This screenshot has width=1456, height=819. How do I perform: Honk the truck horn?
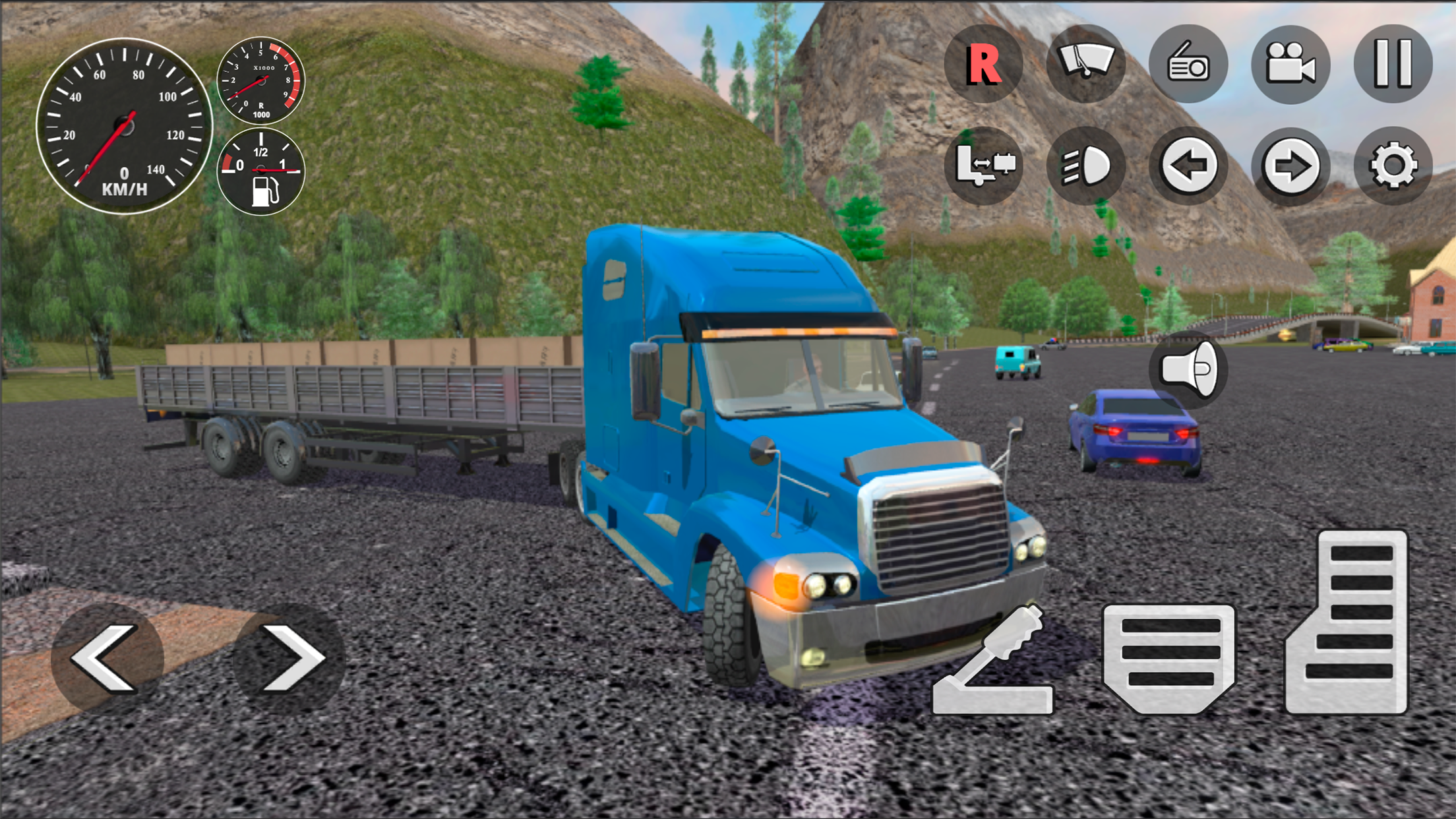1190,369
